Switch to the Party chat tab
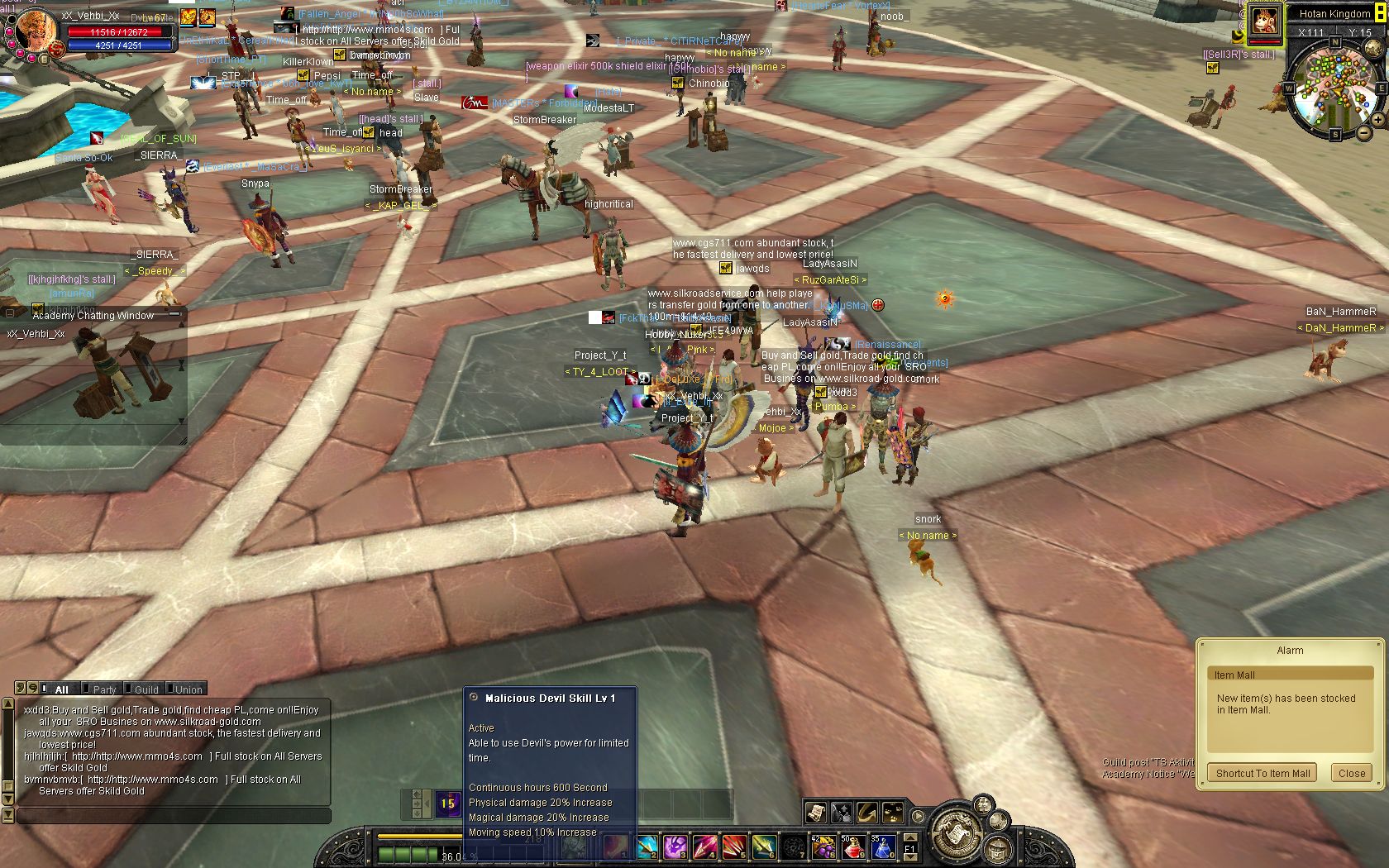The image size is (1389, 868). 103,689
